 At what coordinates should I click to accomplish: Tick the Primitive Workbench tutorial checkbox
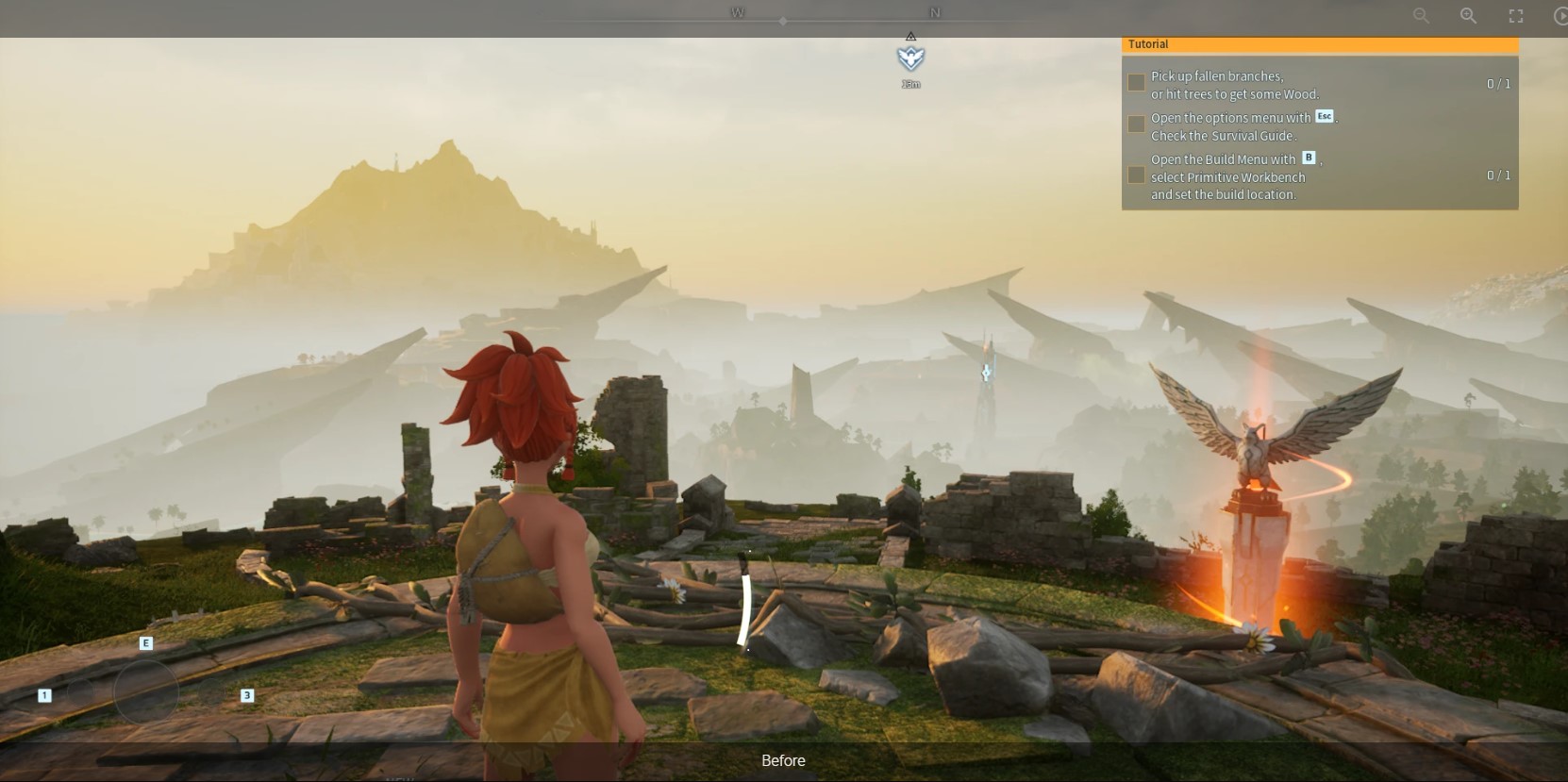1136,175
